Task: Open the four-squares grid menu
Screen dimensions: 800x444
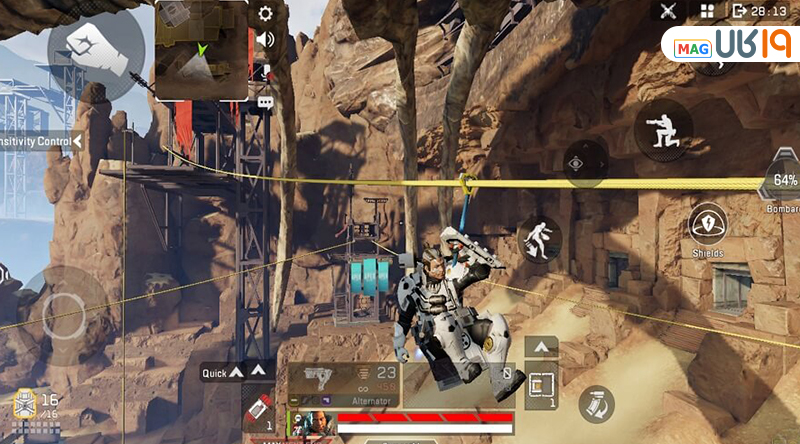Action: 707,11
